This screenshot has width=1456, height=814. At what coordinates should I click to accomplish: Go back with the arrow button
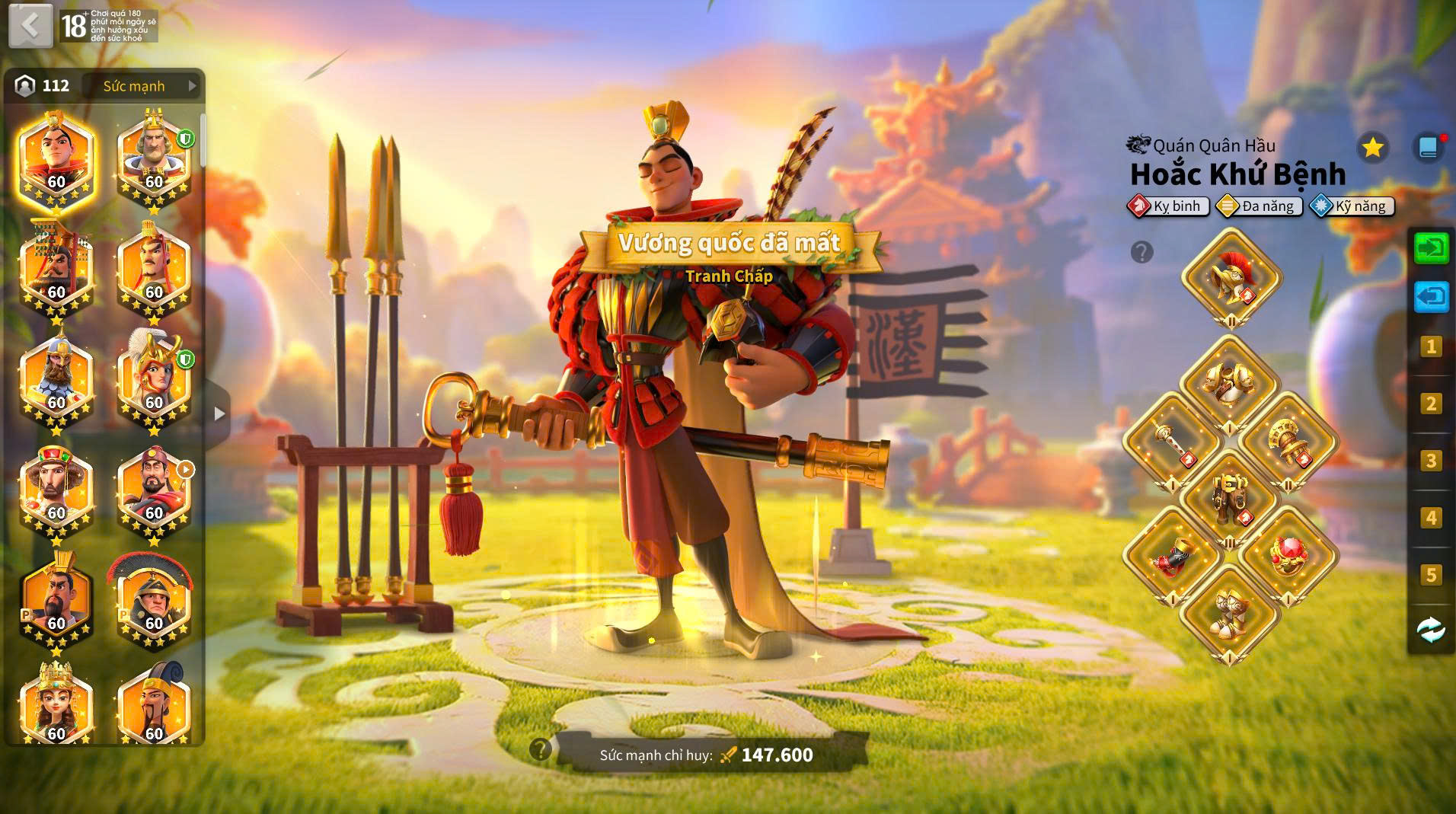30,25
